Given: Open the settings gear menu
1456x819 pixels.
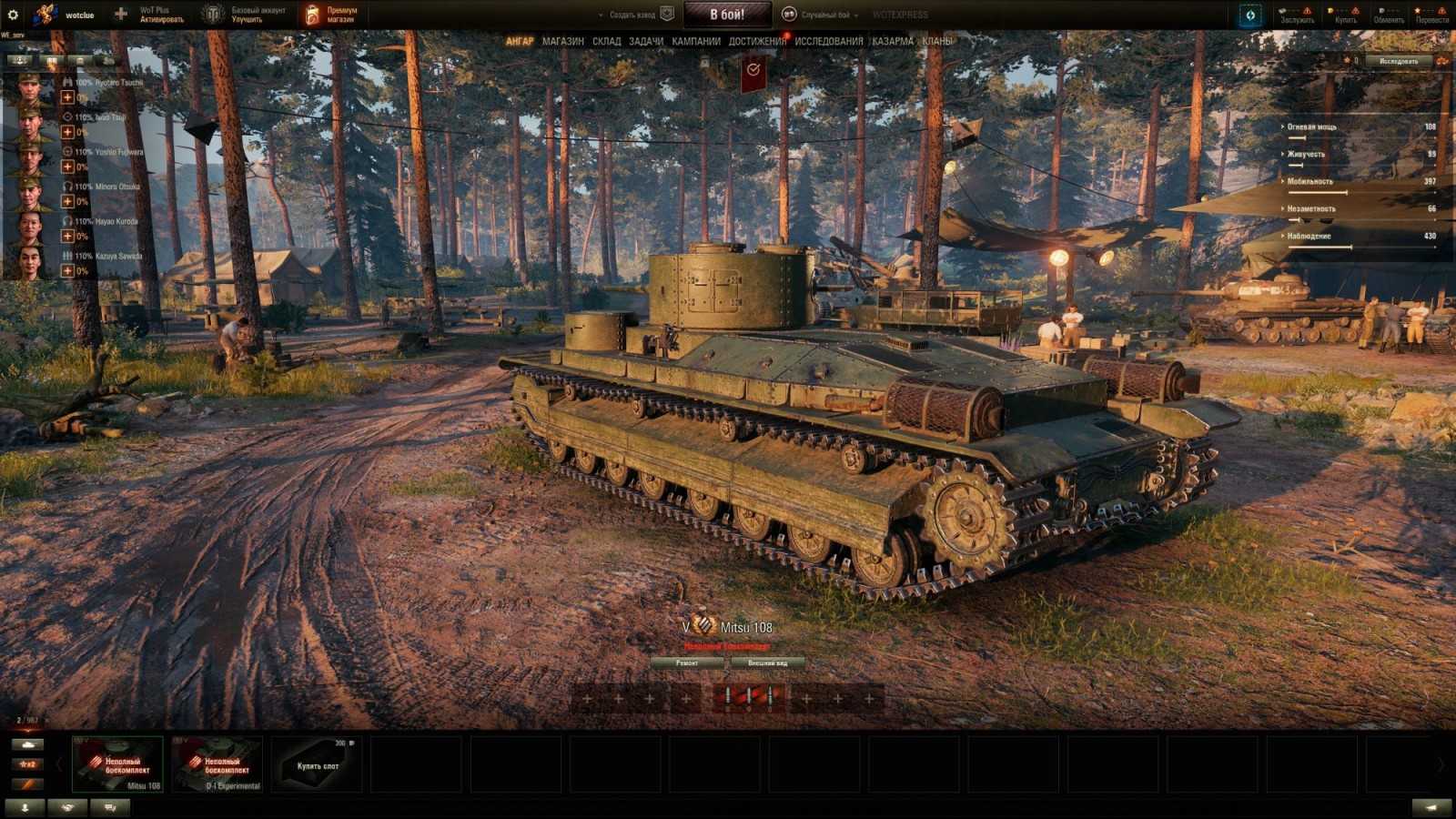Looking at the screenshot, I should [13, 15].
